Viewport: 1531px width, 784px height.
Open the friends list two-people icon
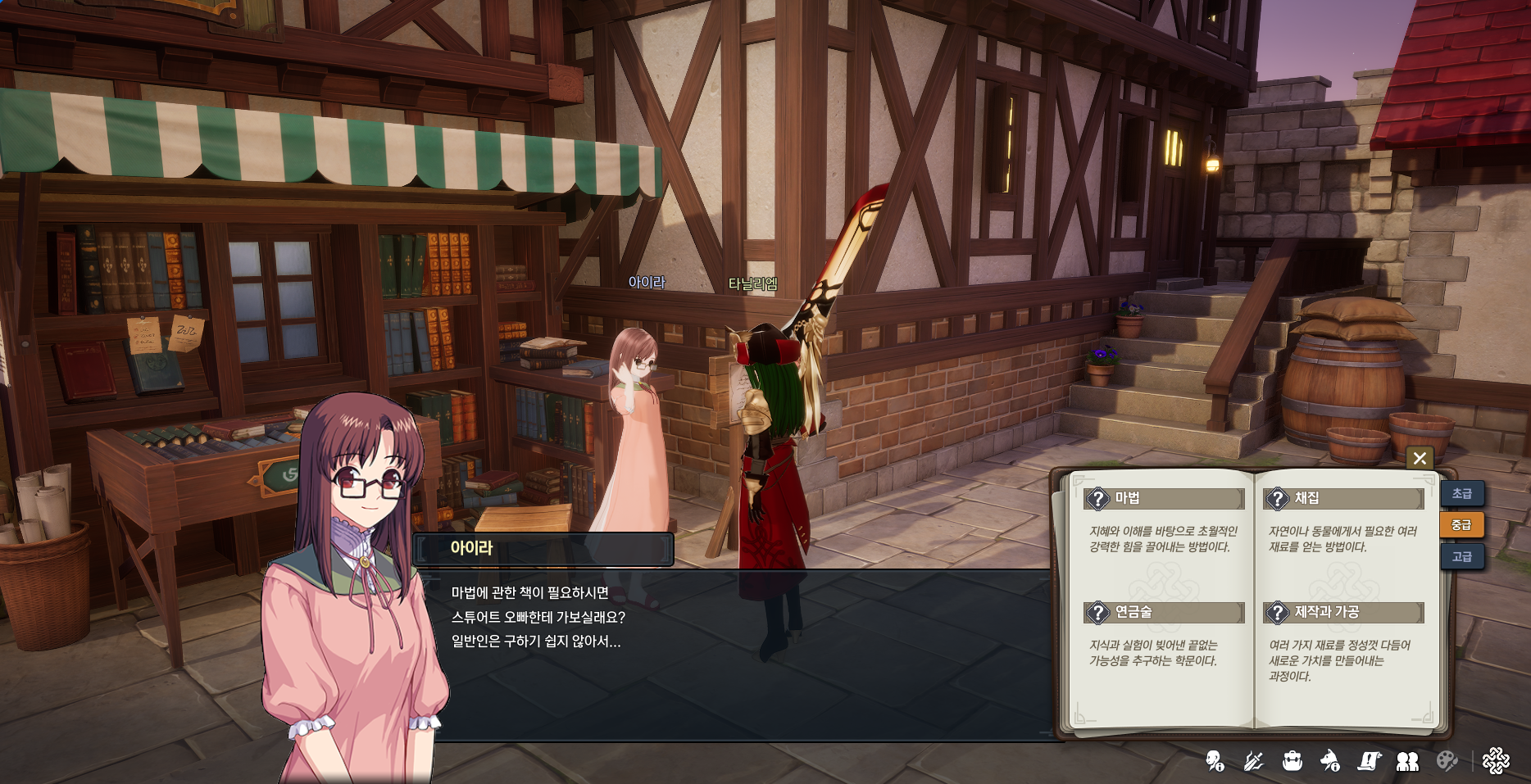pyautogui.click(x=1407, y=761)
